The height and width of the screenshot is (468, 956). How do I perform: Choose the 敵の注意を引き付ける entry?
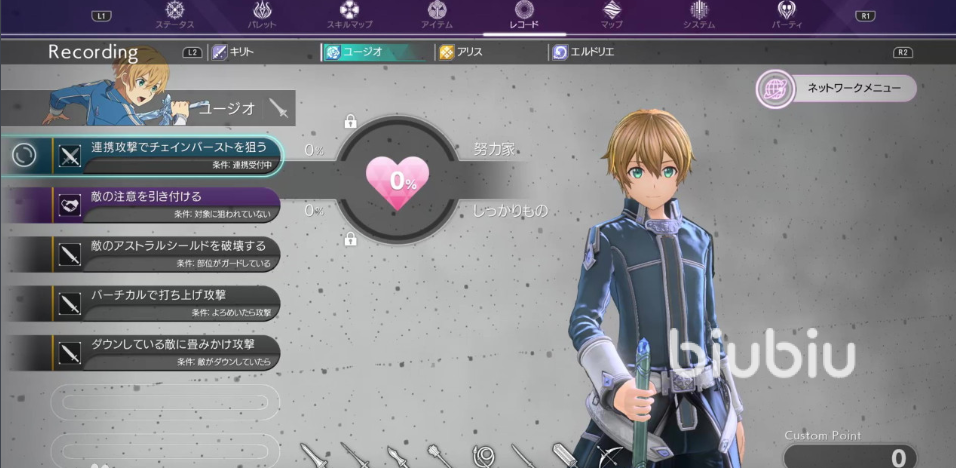(x=165, y=202)
